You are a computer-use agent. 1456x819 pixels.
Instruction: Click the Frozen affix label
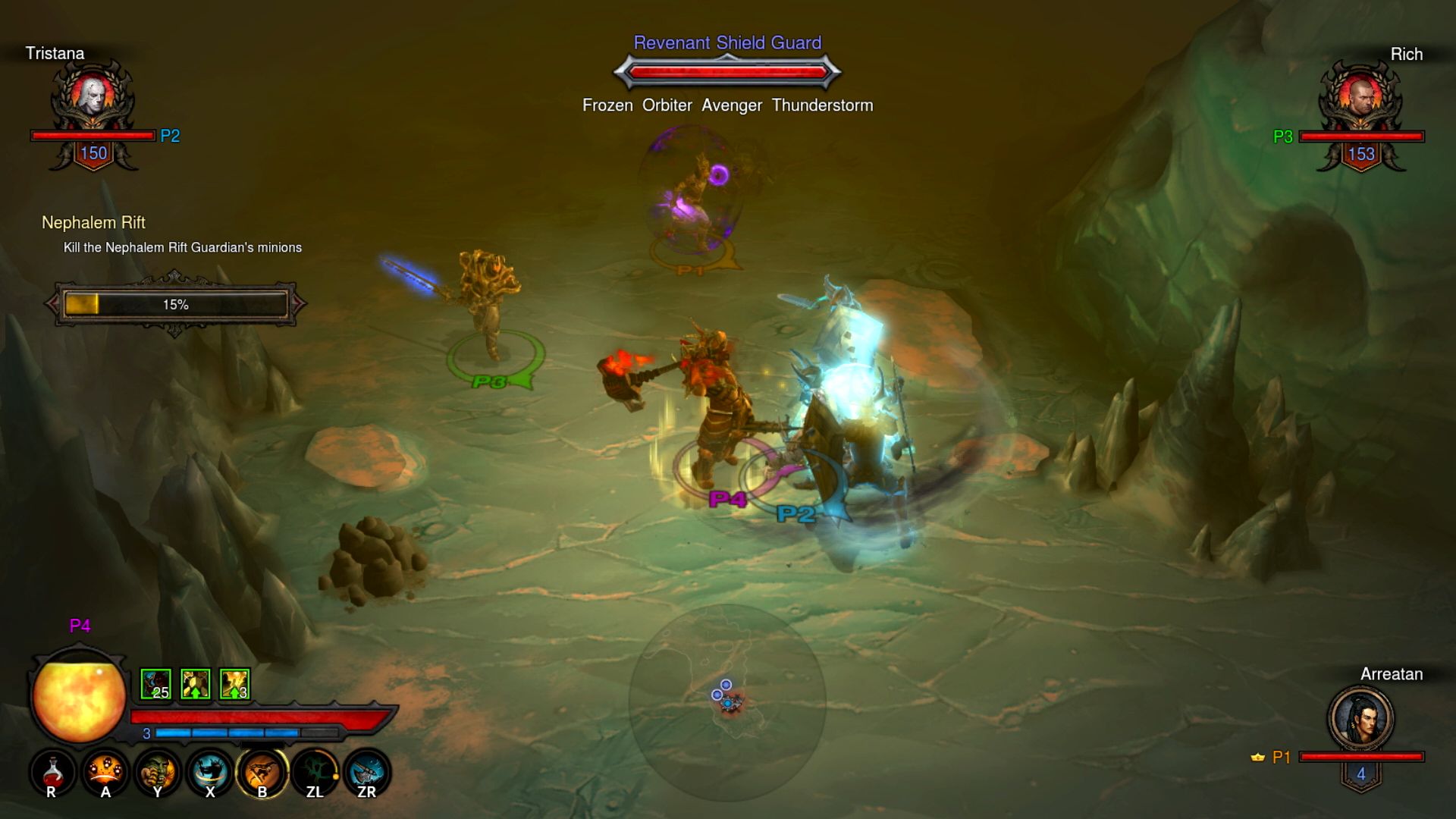[607, 105]
